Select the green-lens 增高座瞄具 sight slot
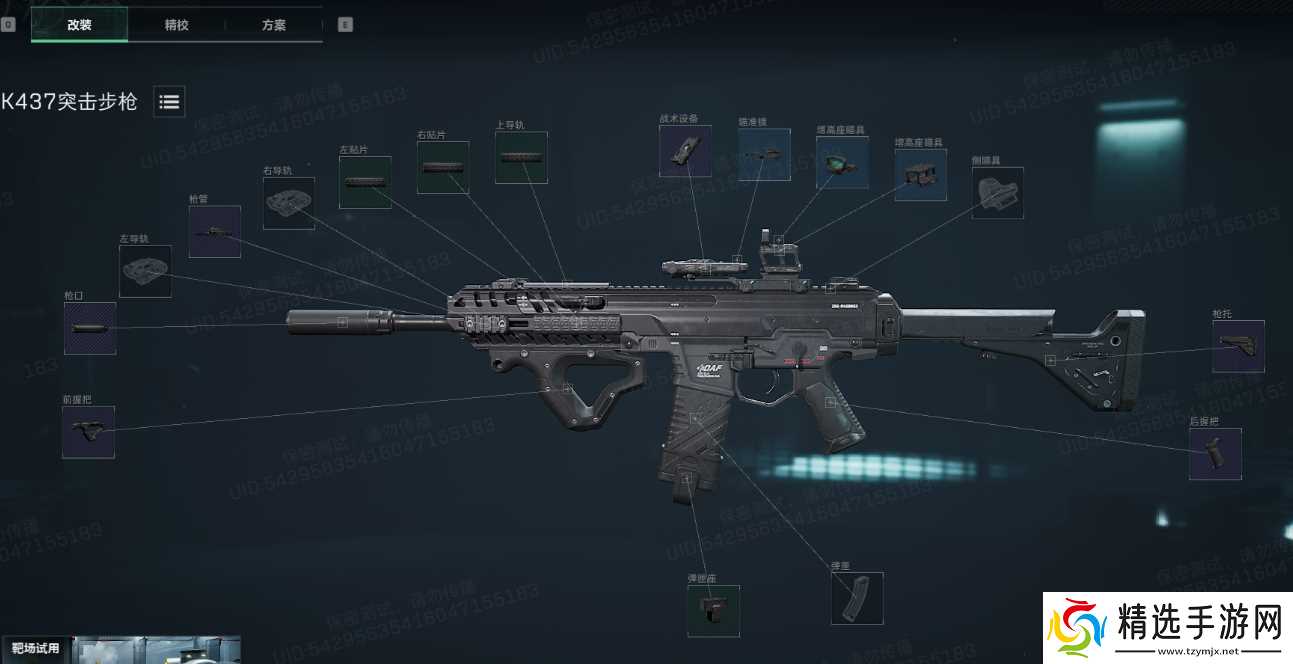This screenshot has height=664, width=1293. pyautogui.click(x=842, y=162)
